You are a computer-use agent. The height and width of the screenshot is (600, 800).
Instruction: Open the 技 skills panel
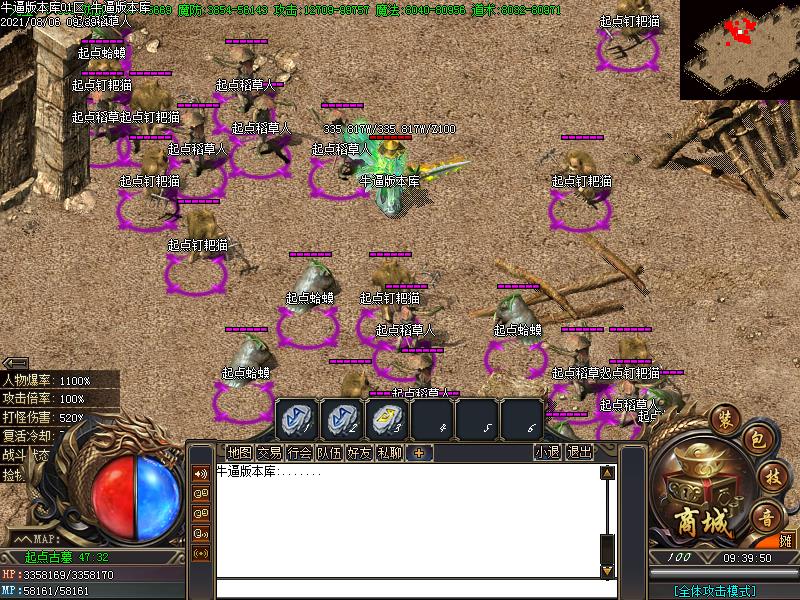[x=769, y=476]
